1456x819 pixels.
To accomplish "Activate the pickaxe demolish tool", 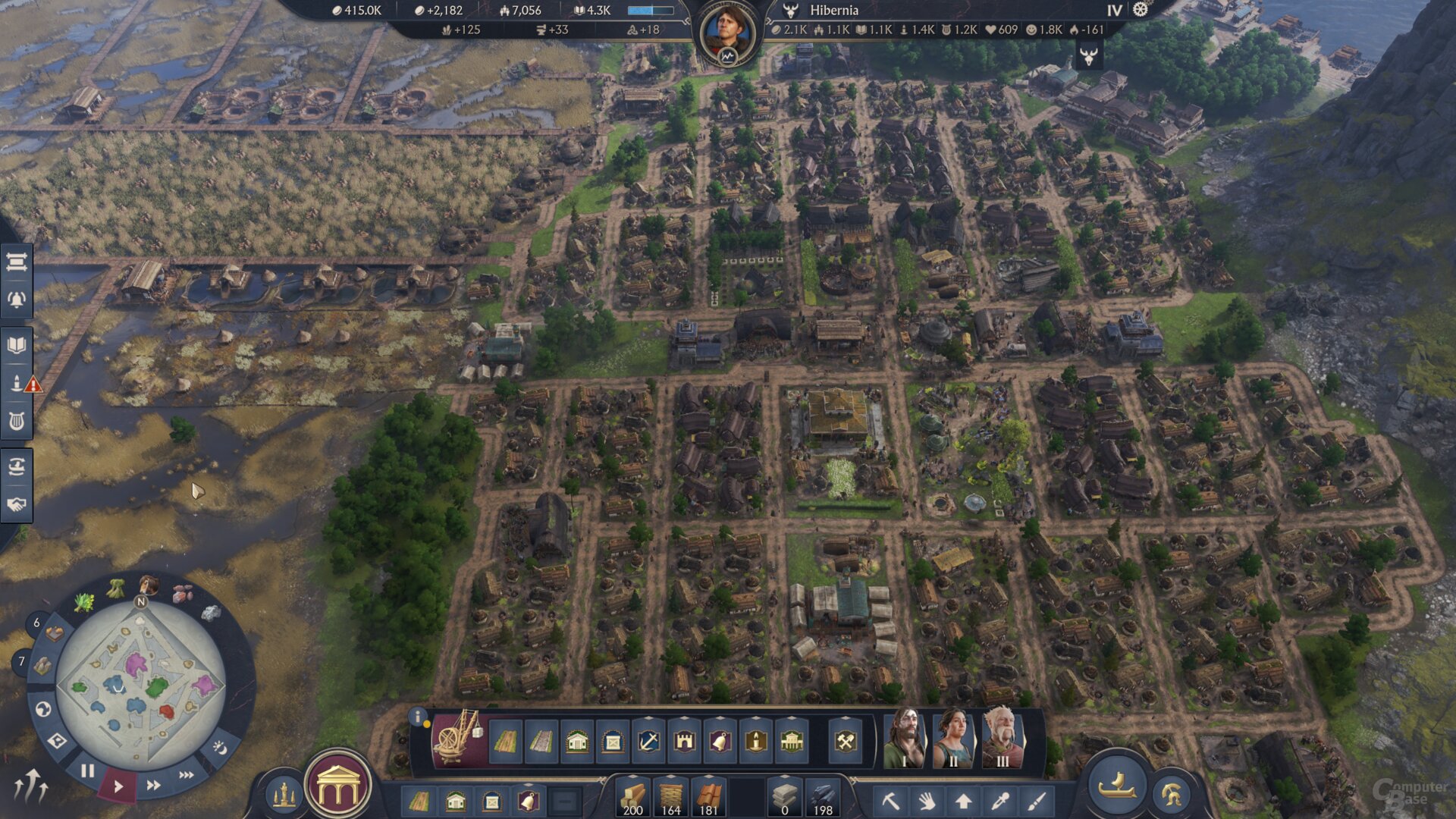I will click(890, 800).
